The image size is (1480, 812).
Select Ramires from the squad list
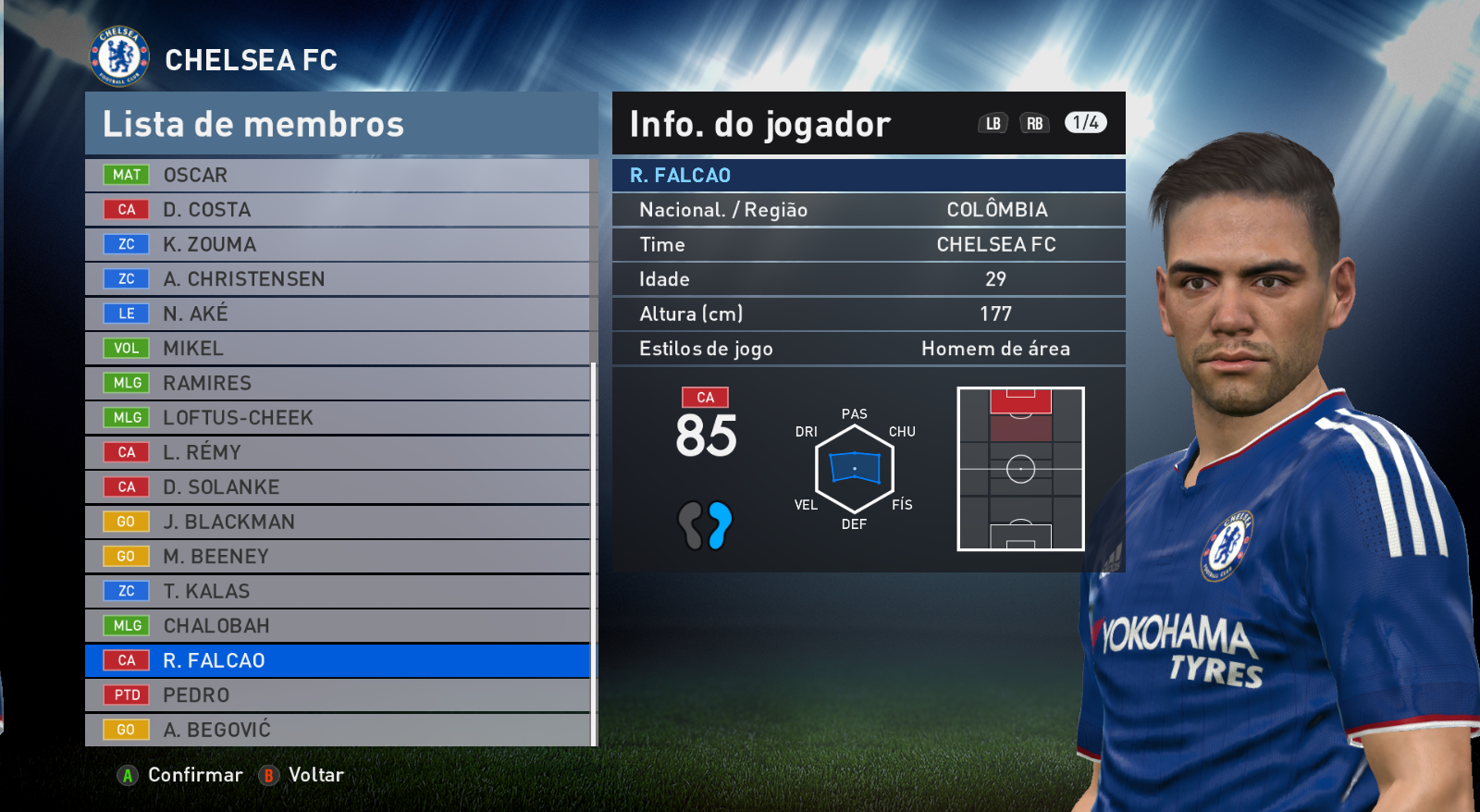[338, 383]
